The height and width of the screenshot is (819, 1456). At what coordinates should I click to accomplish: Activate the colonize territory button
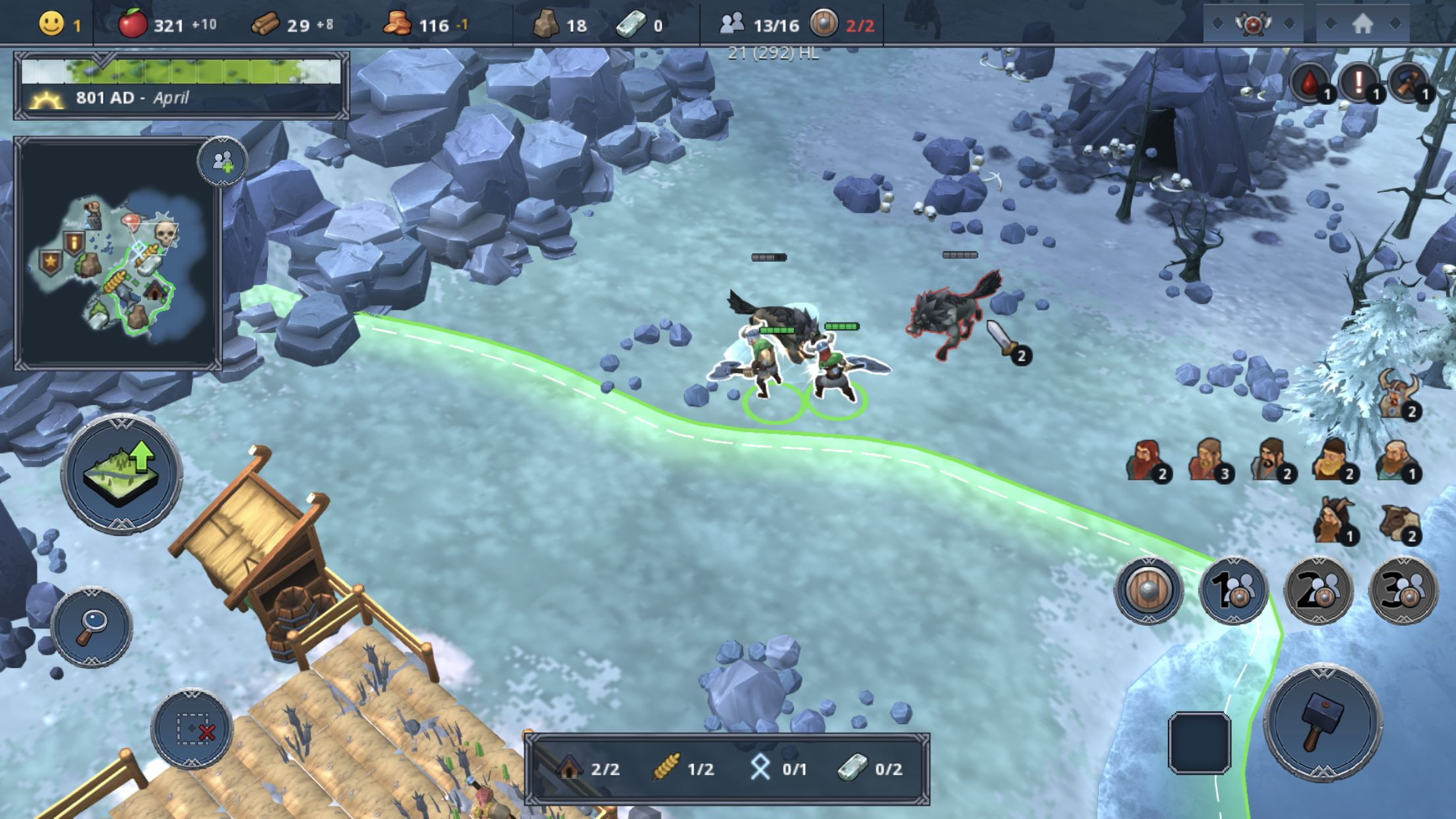(x=122, y=473)
